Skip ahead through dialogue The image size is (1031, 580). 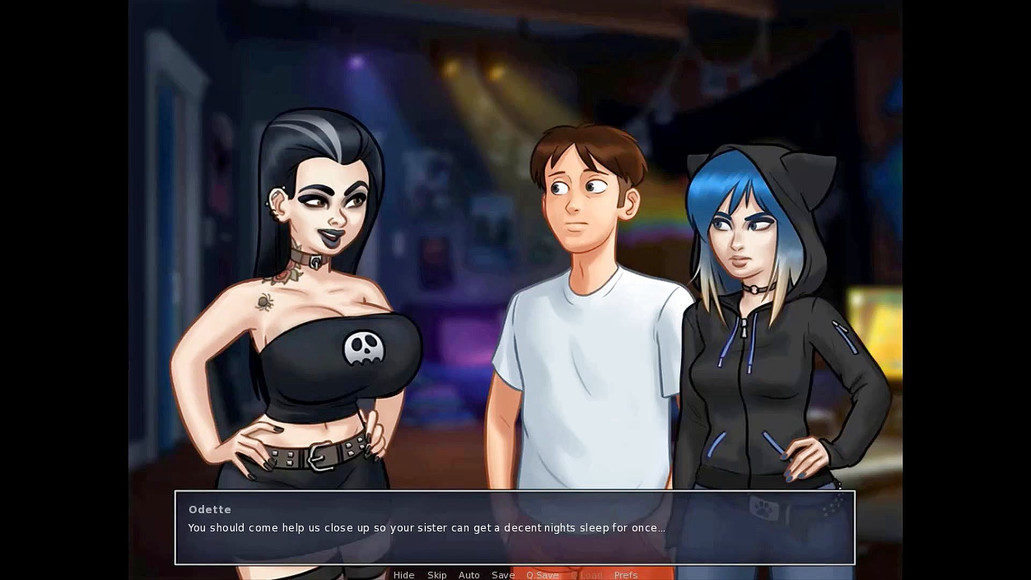tap(437, 575)
